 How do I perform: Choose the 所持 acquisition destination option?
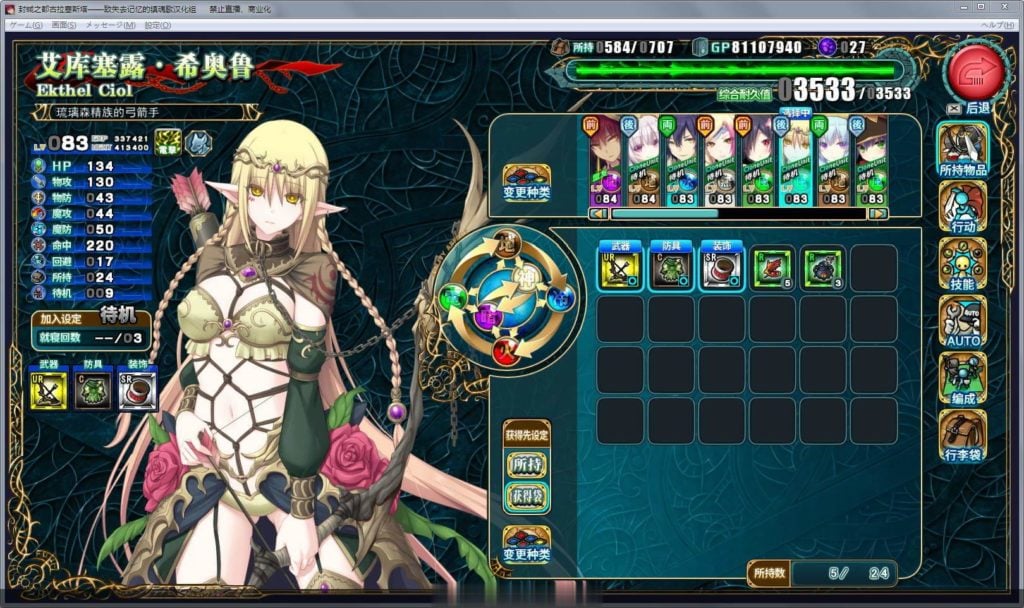tap(526, 465)
